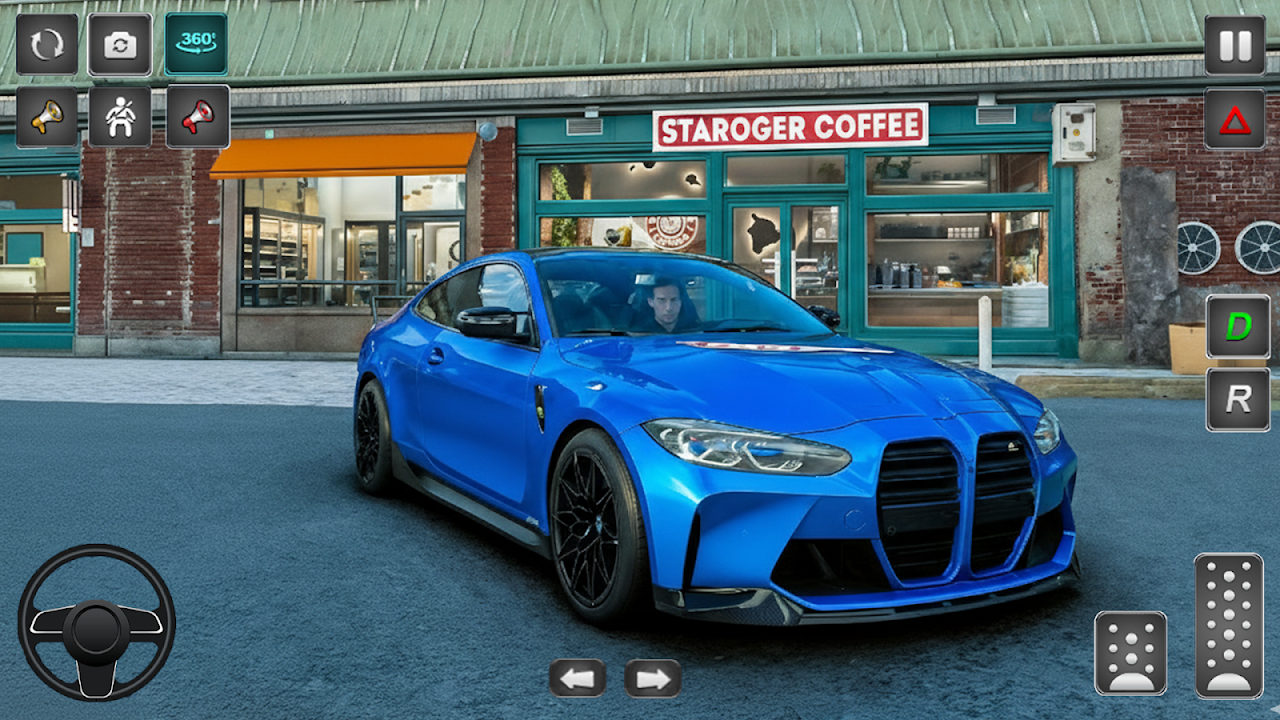Switch camera view with the camera icon
This screenshot has width=1280, height=720.
click(120, 44)
